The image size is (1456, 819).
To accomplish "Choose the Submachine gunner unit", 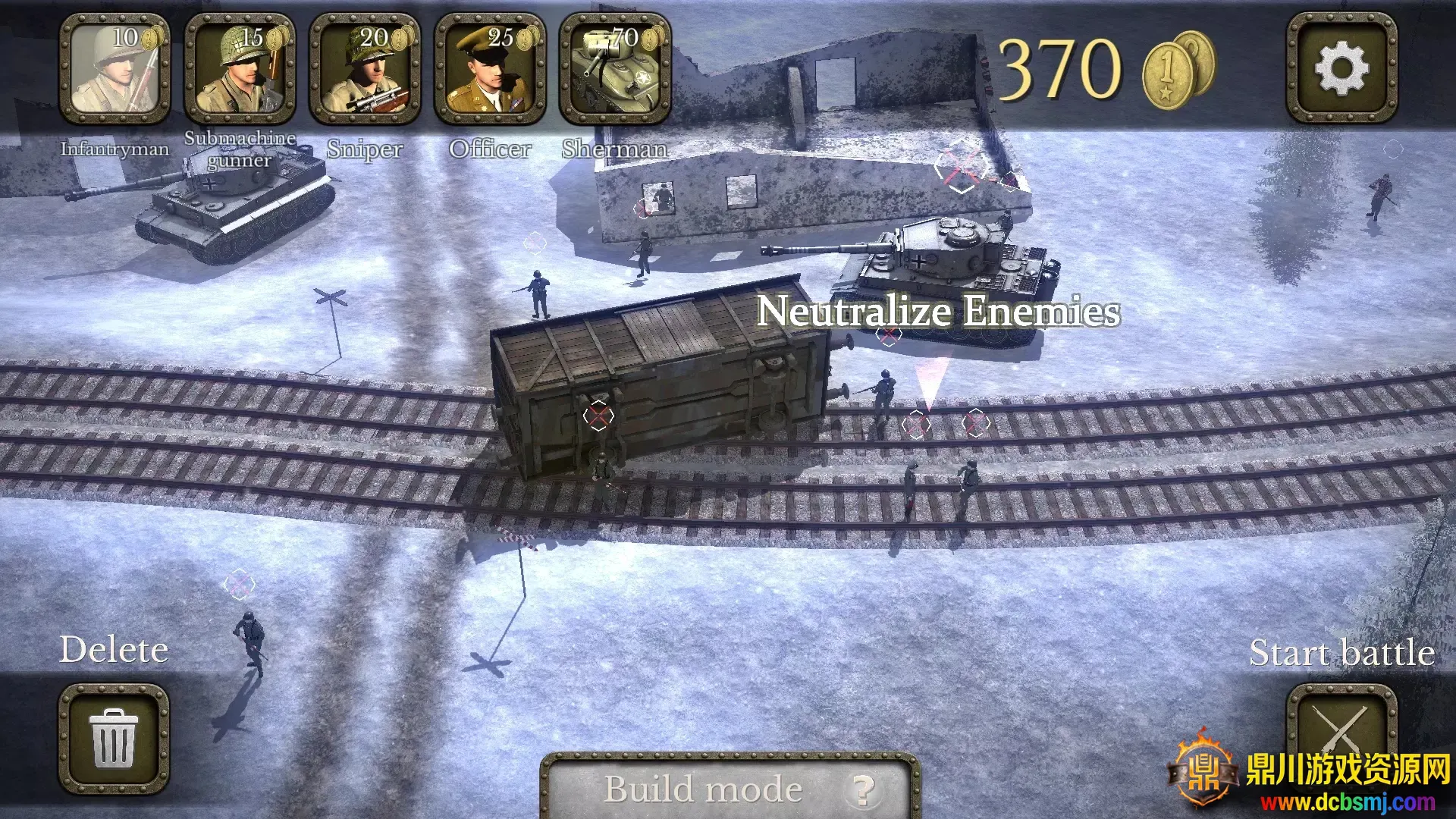I will 239,70.
